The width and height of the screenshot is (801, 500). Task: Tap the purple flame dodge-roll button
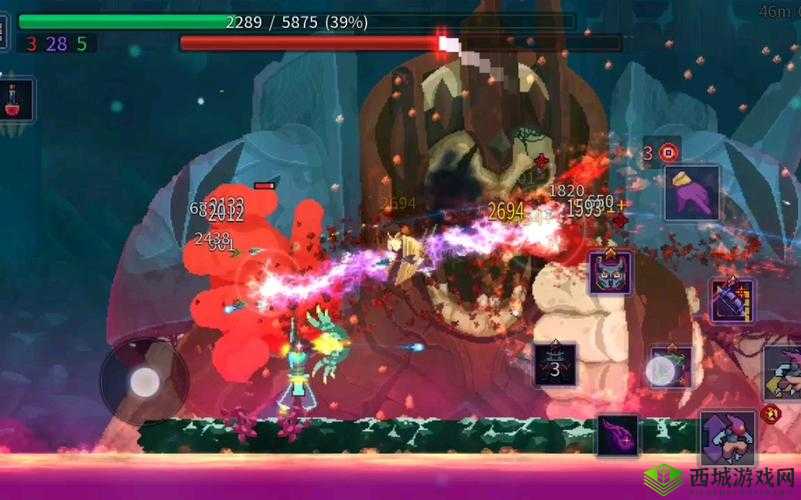point(619,436)
